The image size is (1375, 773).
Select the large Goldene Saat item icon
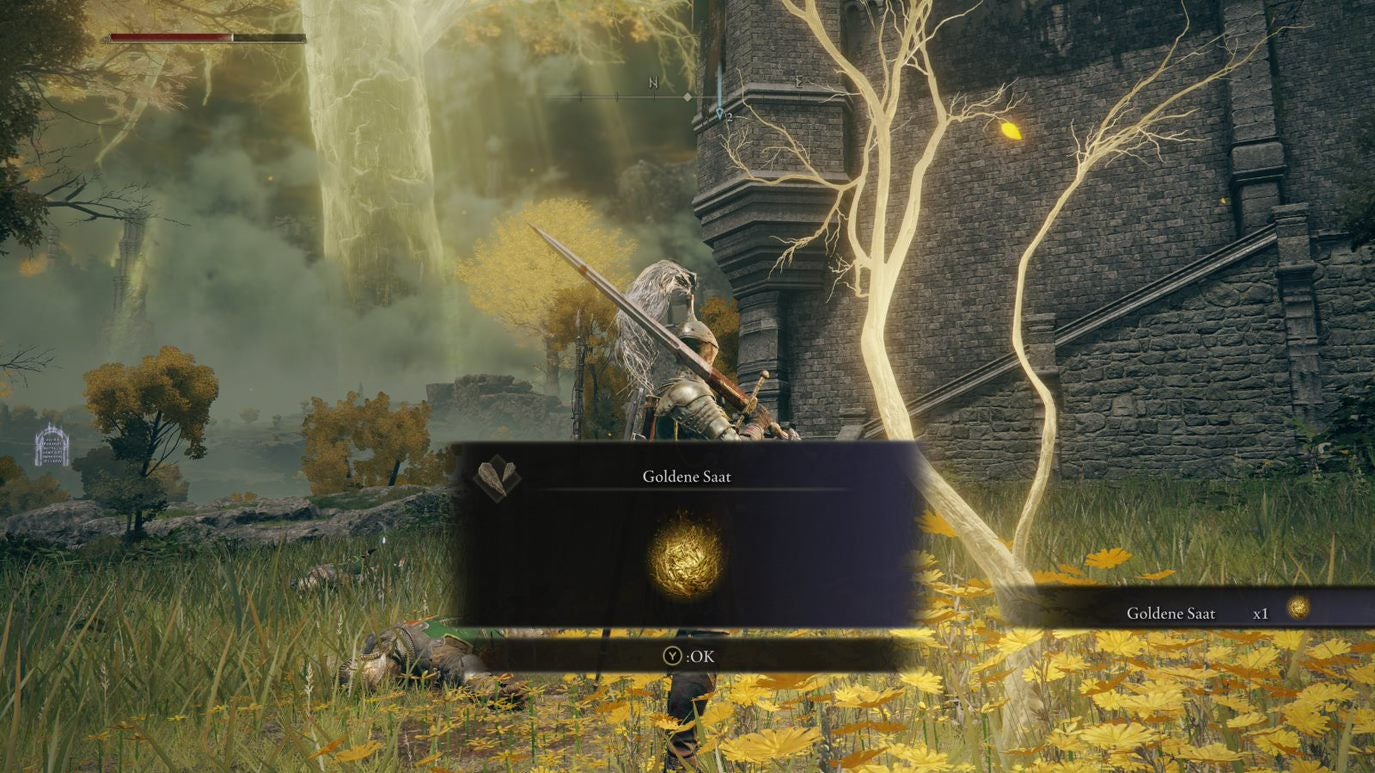coord(686,557)
